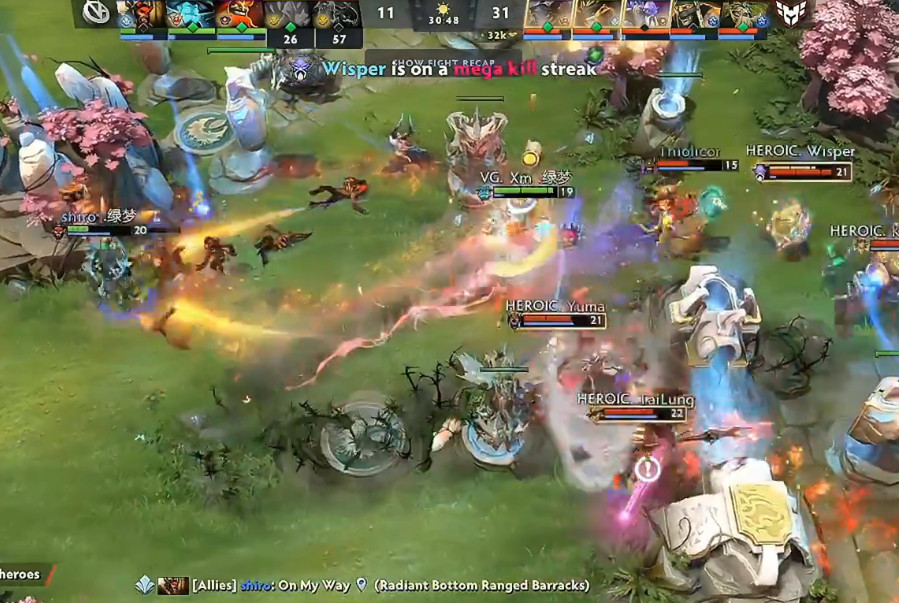Click the VG team logo
Viewport: 899px width, 603px height.
96,14
